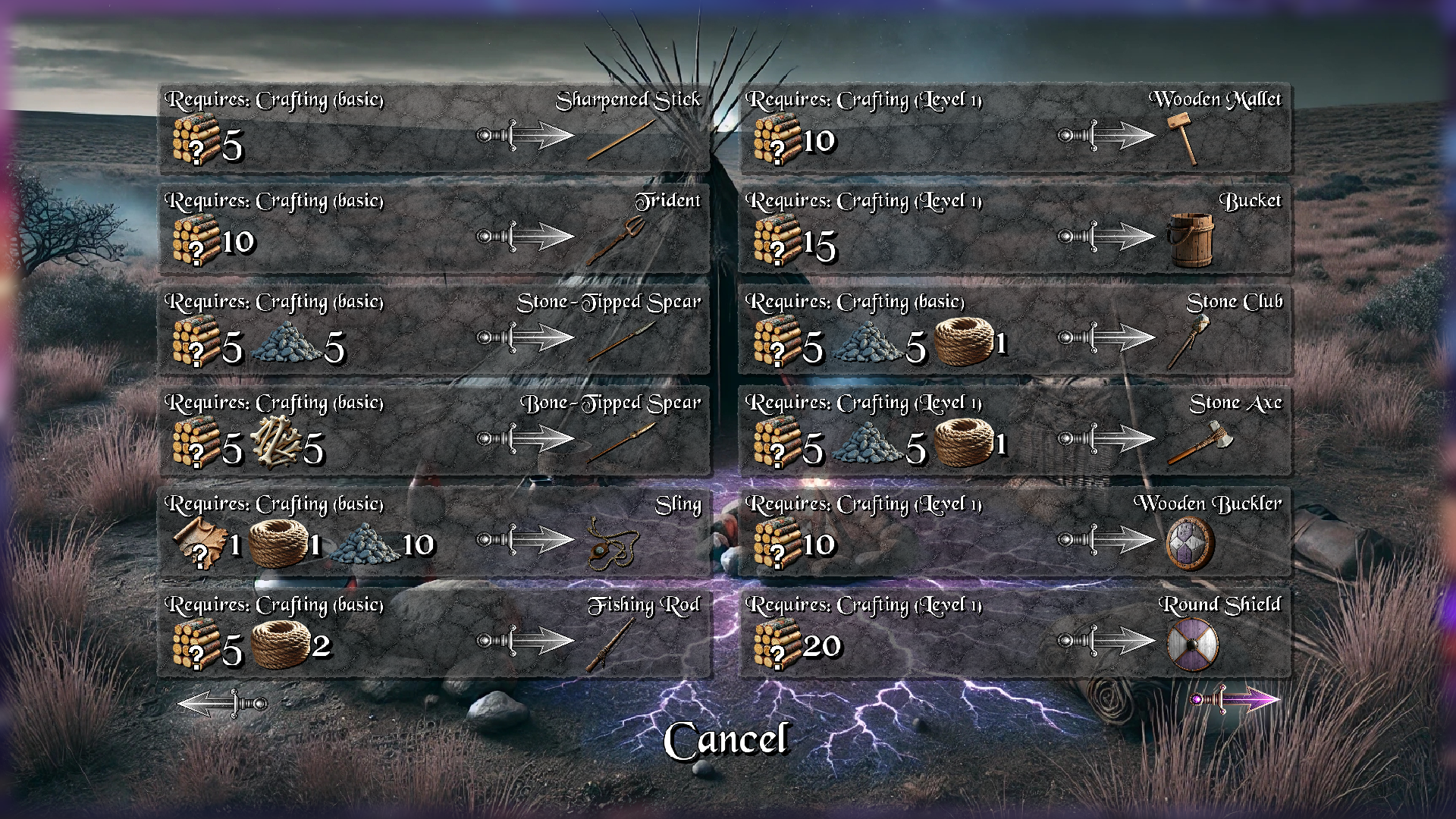1456x819 pixels.
Task: Select the Sharpened Stick recipe
Action: (434, 129)
